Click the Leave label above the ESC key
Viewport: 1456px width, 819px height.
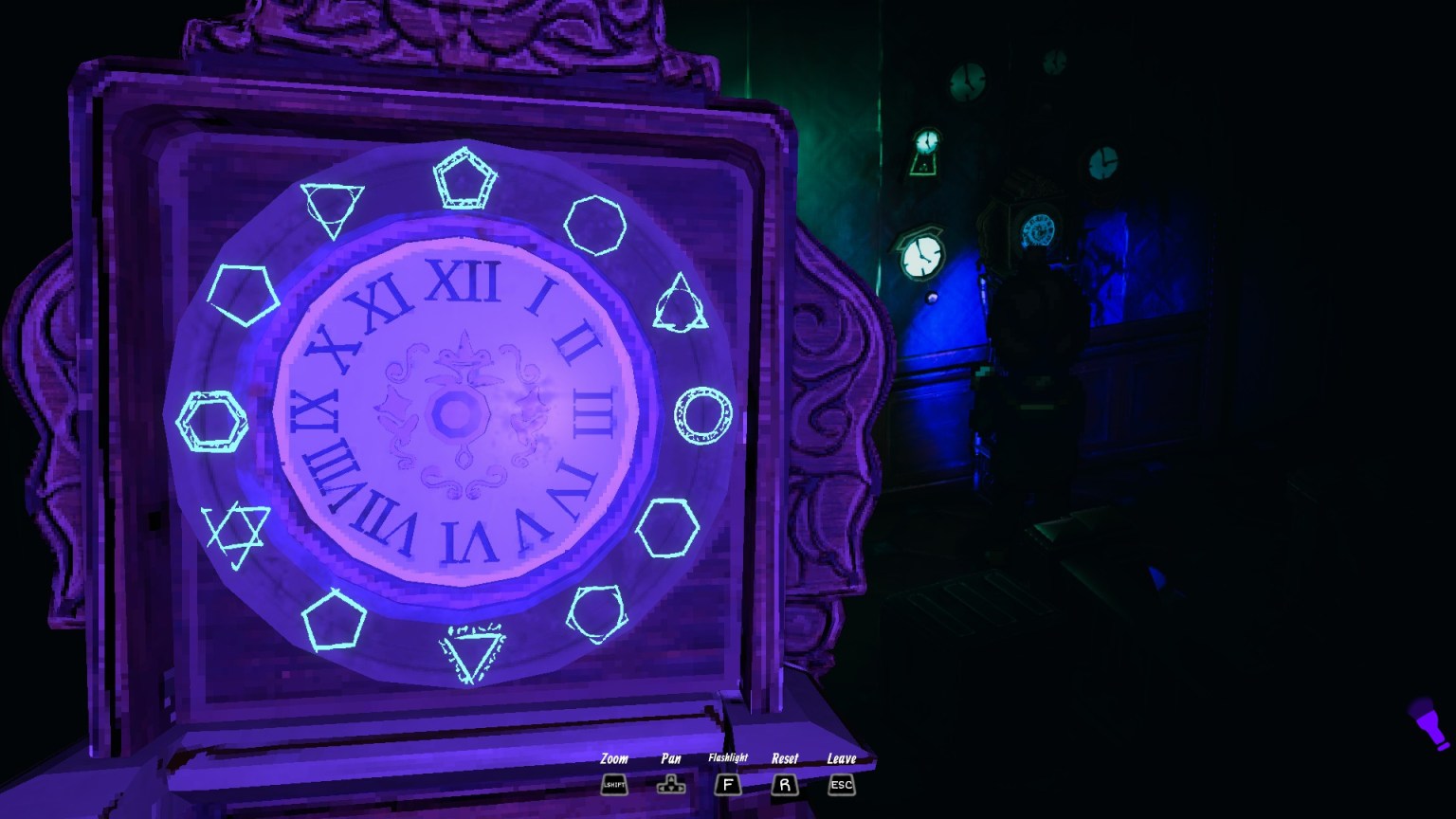841,759
